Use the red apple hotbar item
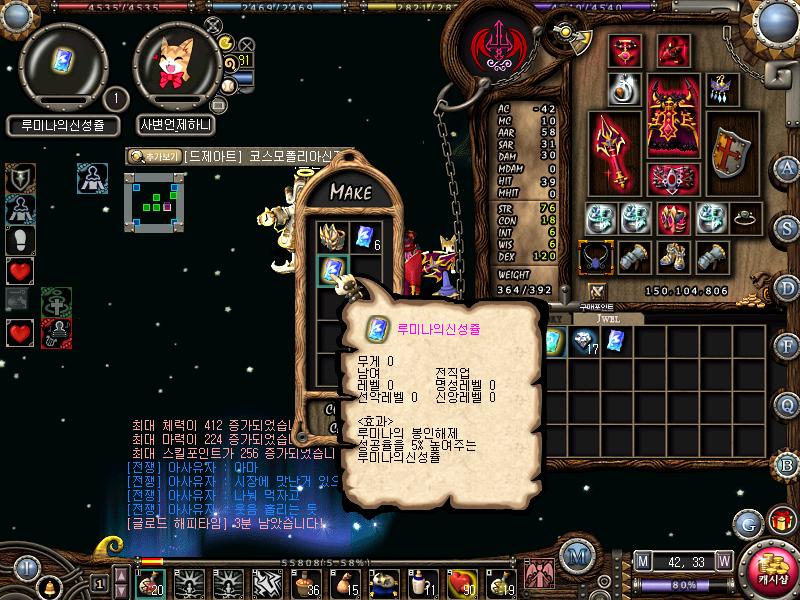This screenshot has height=600, width=800. [x=461, y=580]
